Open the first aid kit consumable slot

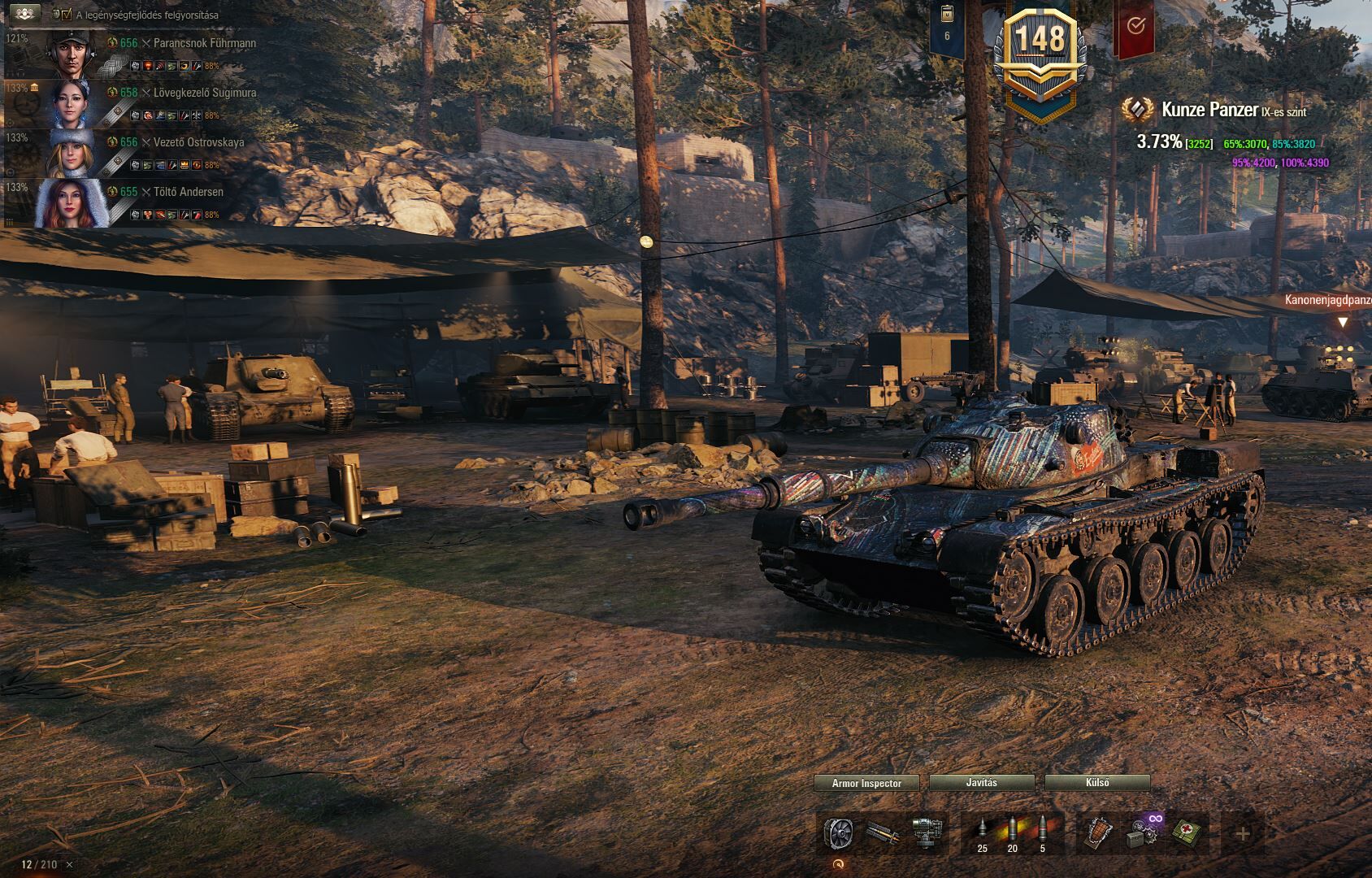(1184, 833)
